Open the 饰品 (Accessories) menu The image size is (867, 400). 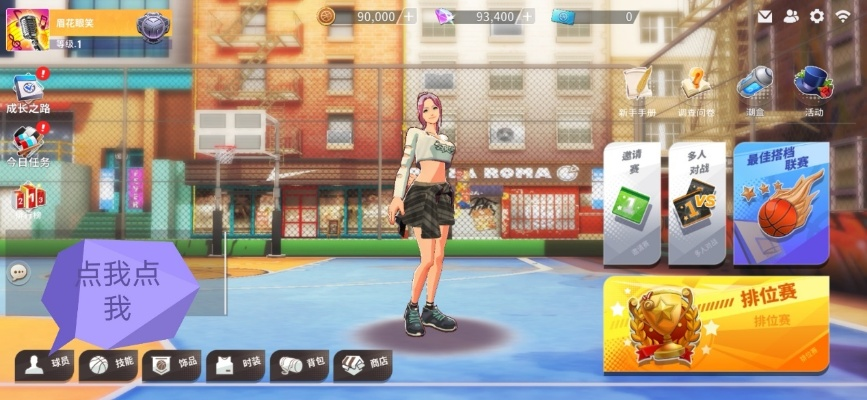pyautogui.click(x=172, y=364)
